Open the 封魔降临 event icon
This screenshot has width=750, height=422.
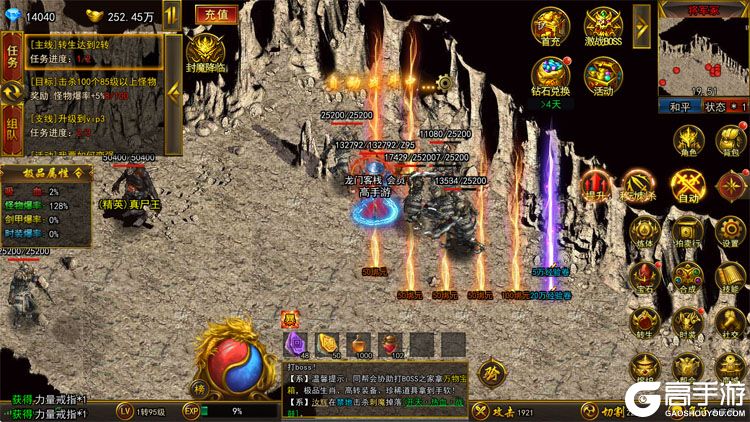(206, 52)
